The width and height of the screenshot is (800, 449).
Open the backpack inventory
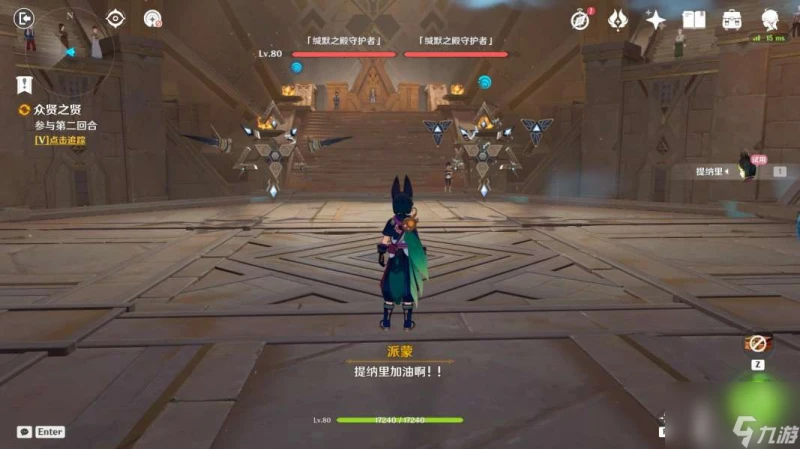point(732,19)
